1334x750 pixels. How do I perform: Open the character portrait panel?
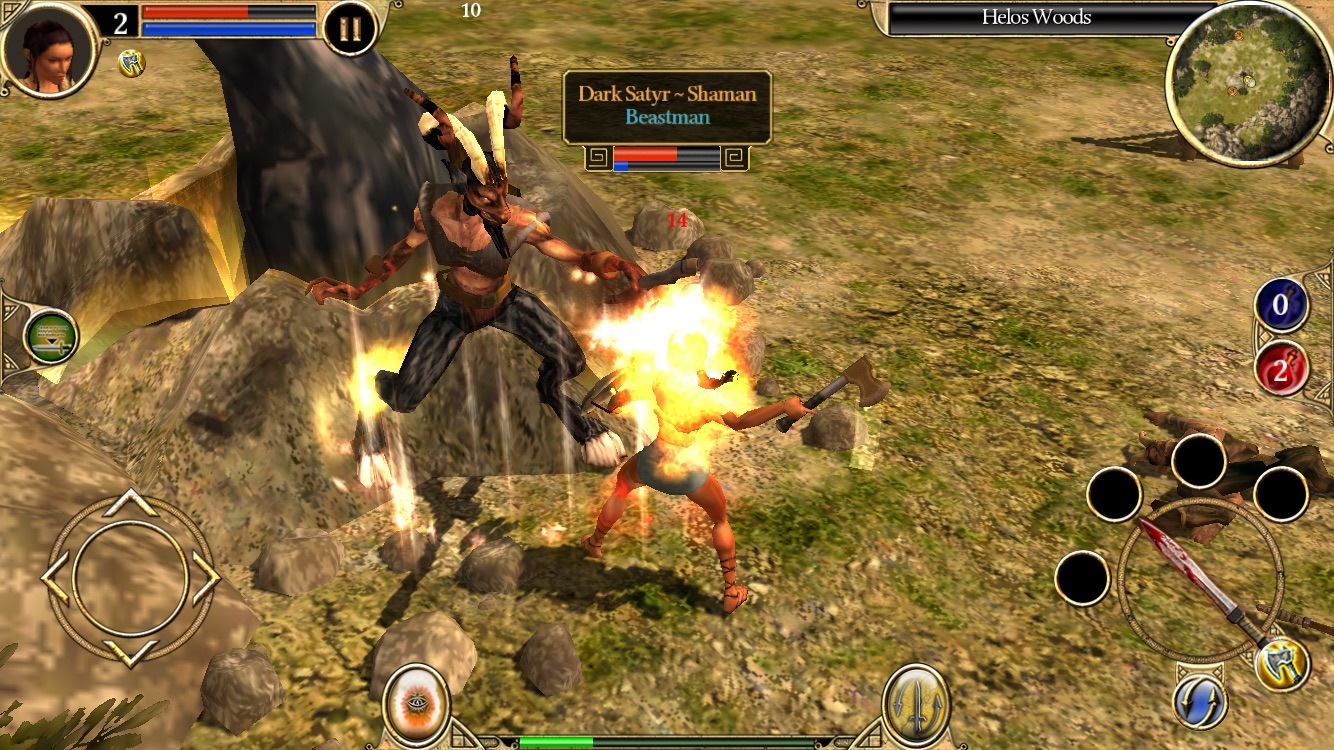click(x=48, y=48)
